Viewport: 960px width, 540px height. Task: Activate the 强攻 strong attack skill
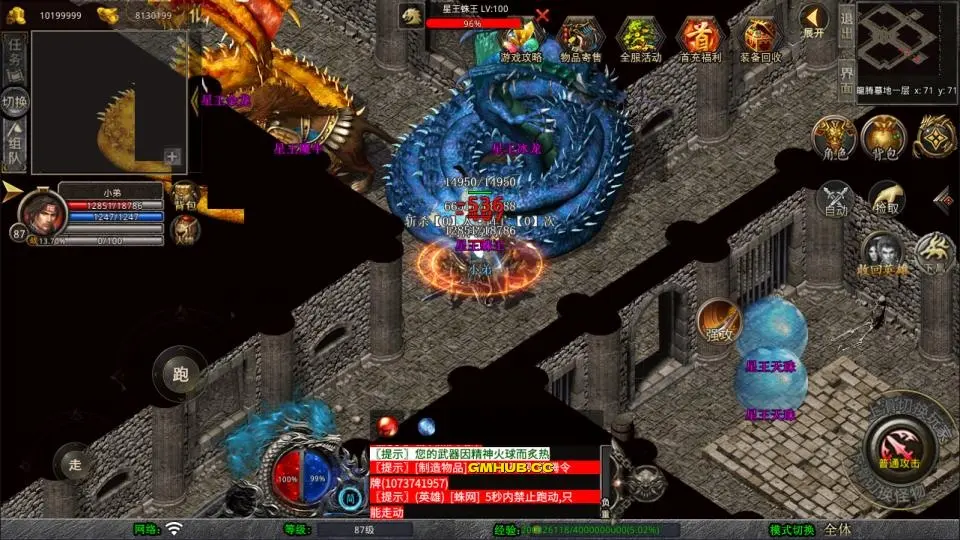718,319
